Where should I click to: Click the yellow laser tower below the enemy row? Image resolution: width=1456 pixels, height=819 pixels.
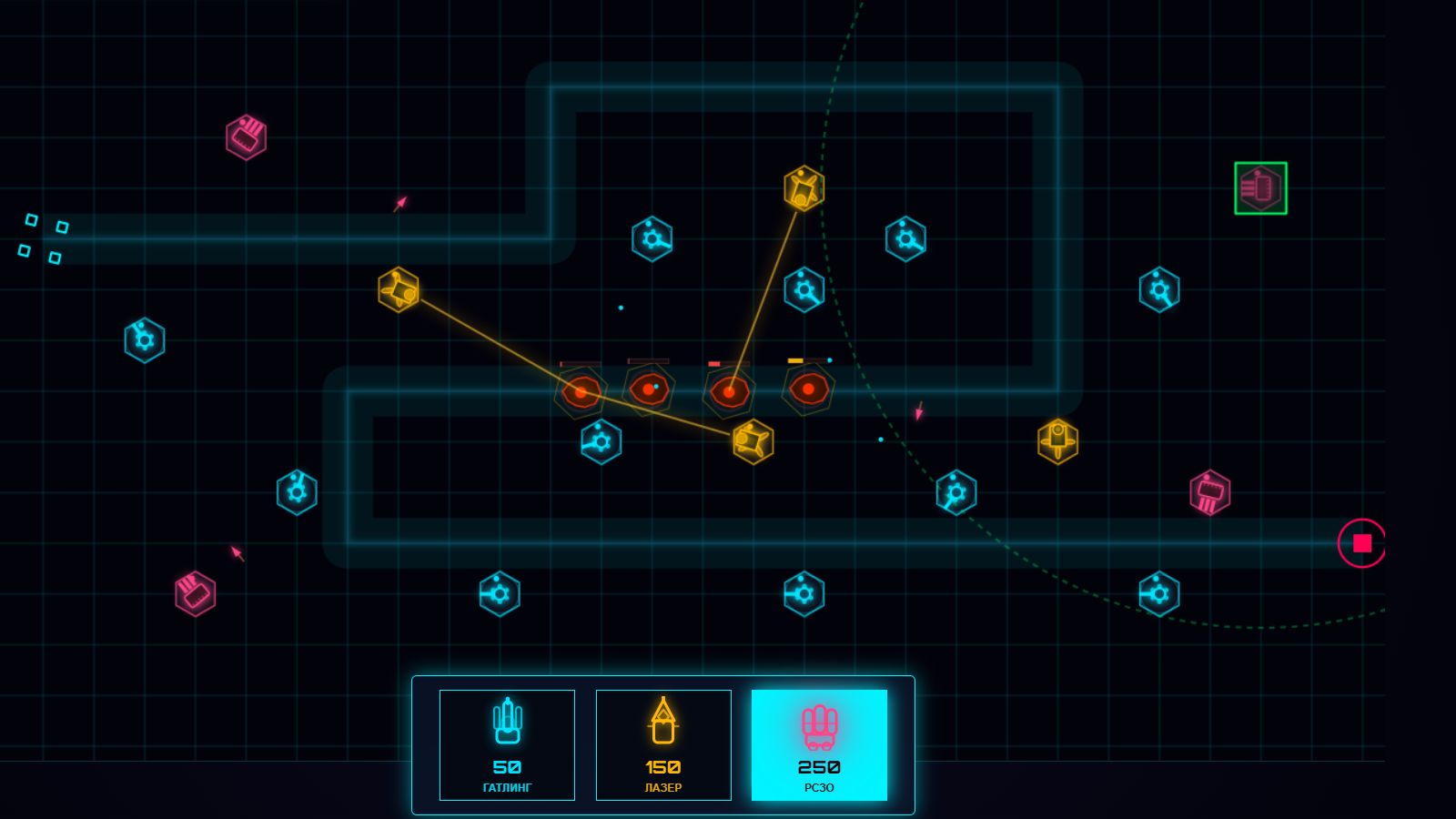(753, 440)
